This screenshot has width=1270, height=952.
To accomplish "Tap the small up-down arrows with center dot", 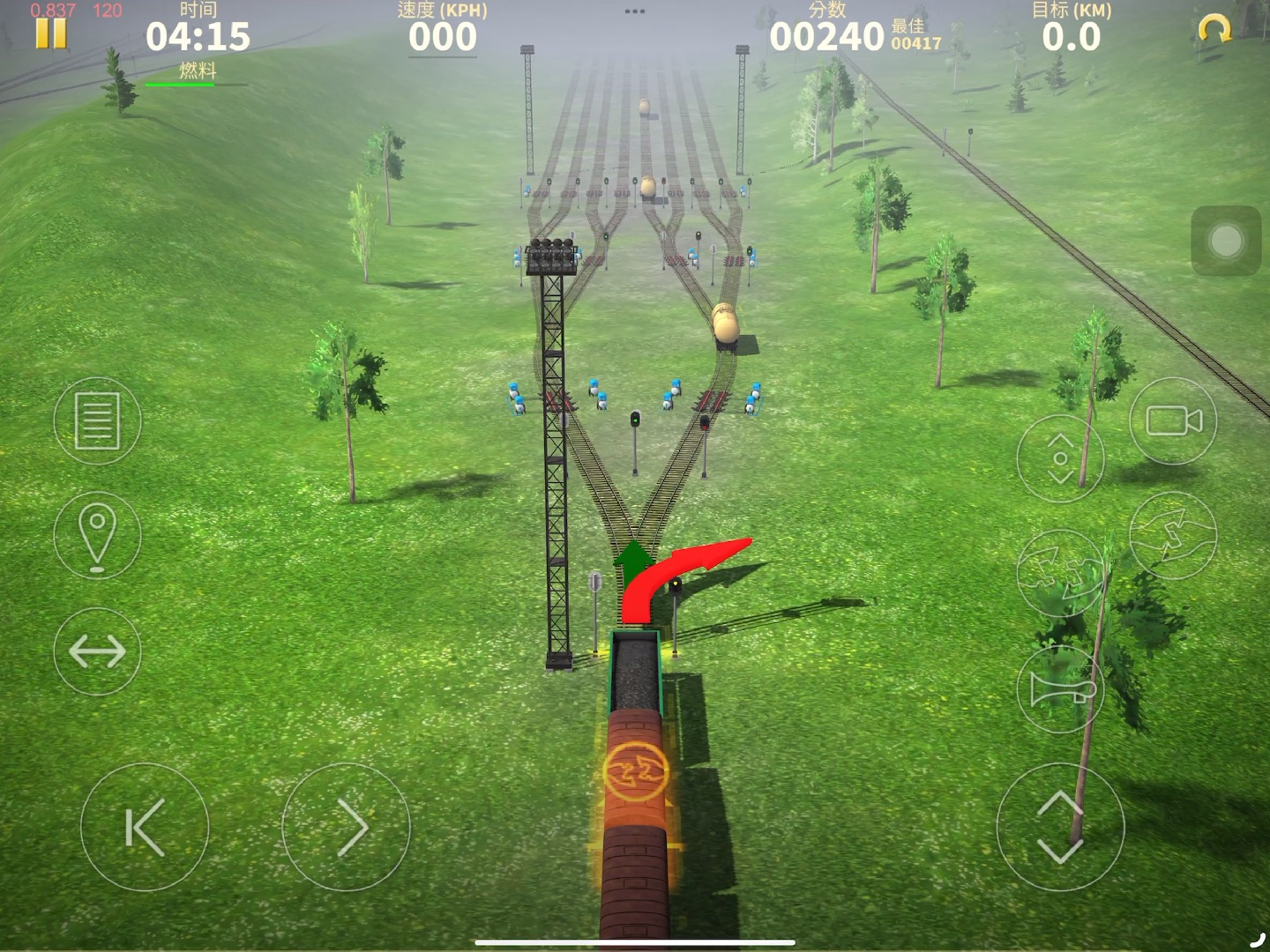I will [x=1060, y=458].
